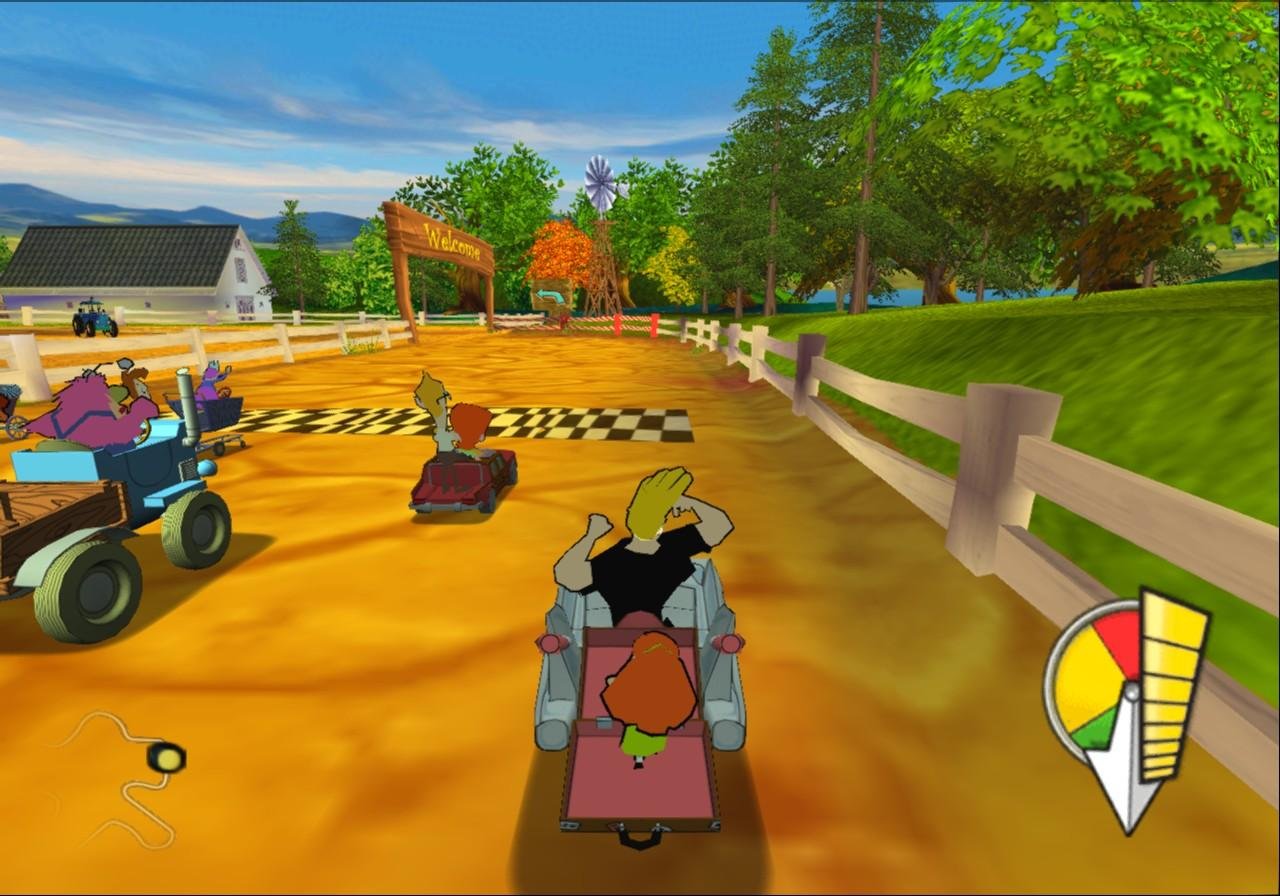This screenshot has height=896, width=1280.
Task: Select the blue tractor near the barn
Action: pos(95,318)
